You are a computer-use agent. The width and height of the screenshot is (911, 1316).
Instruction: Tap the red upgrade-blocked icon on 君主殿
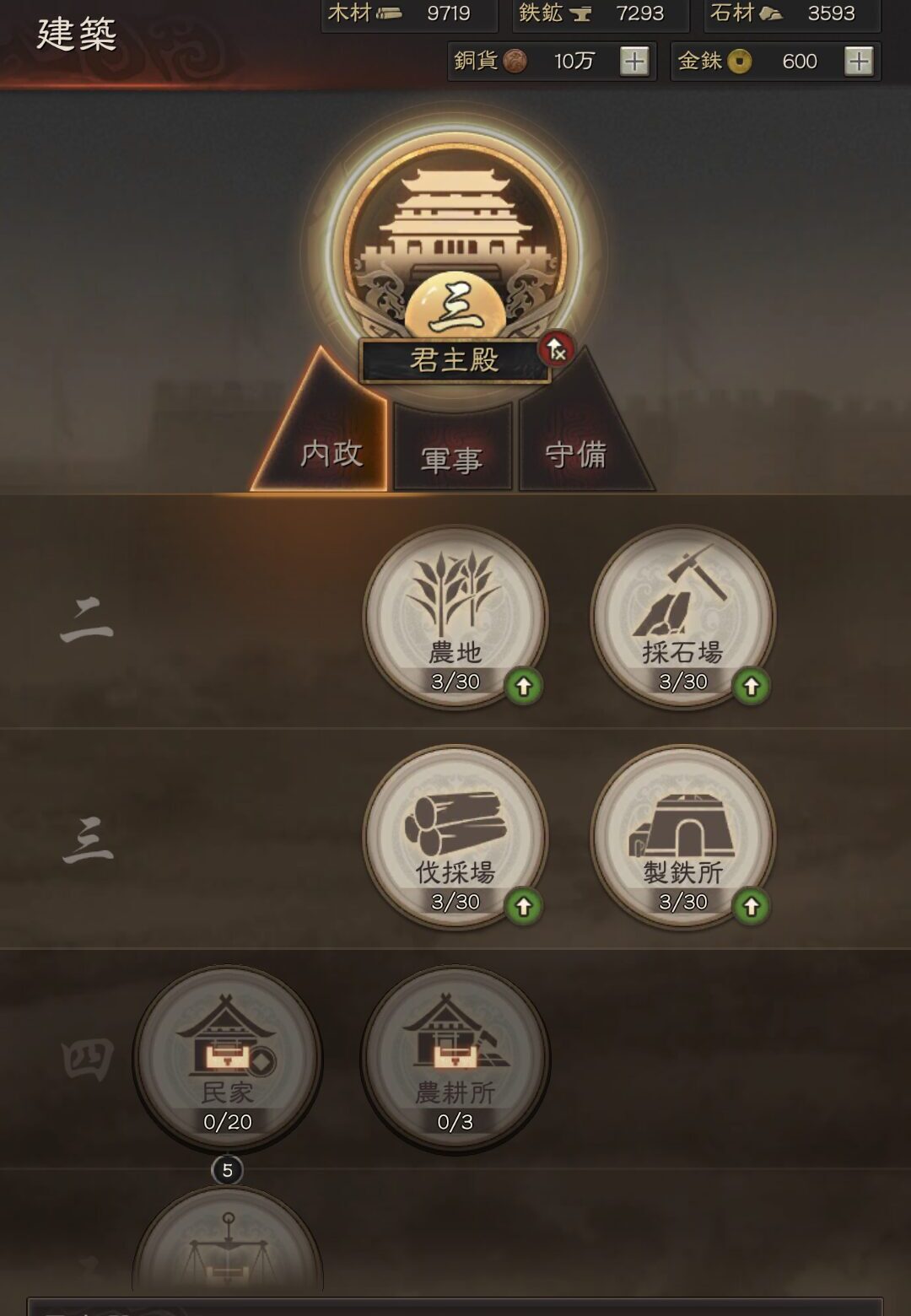(556, 348)
